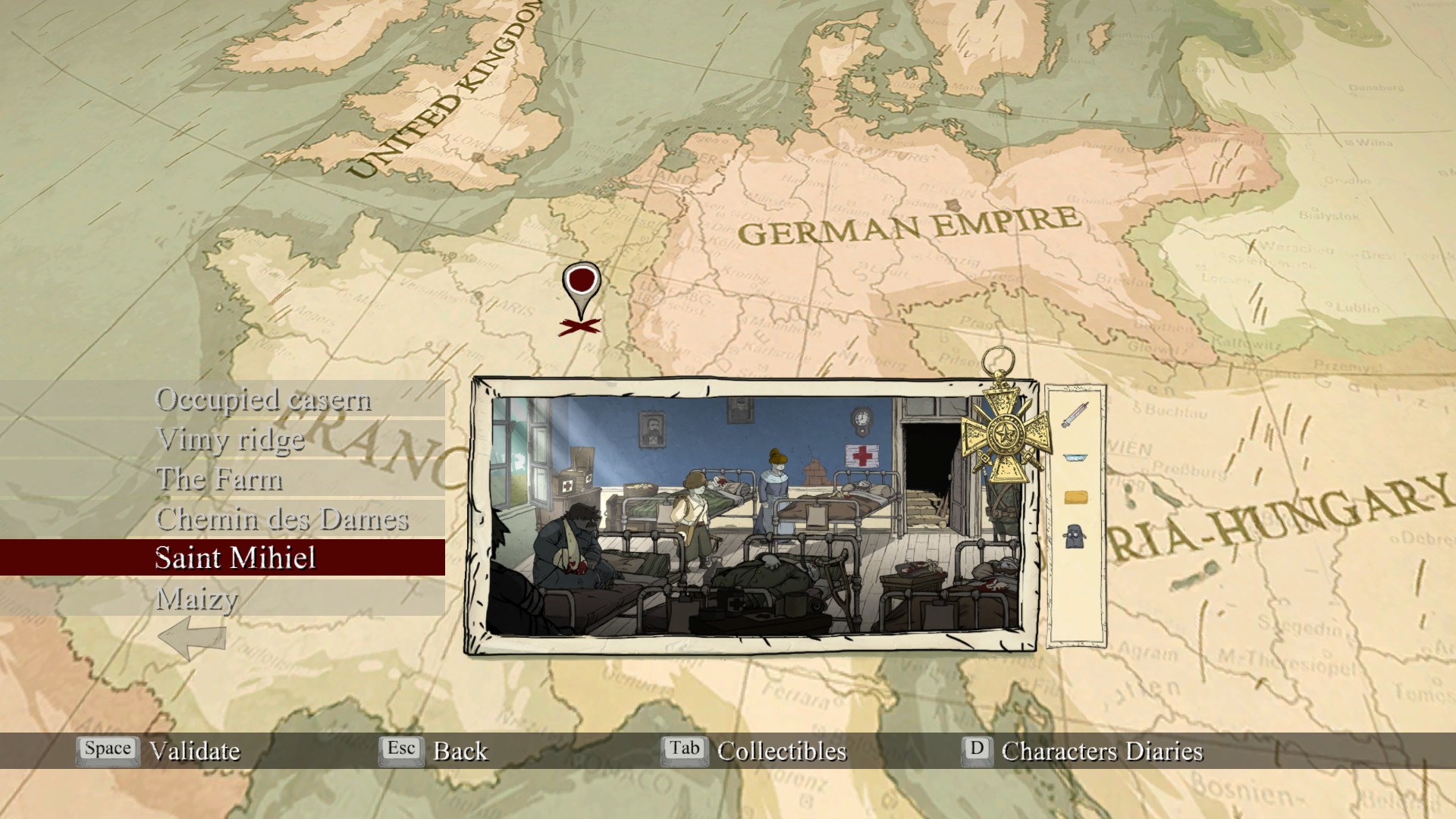Choose the Vimy ridge level
Image resolution: width=1456 pixels, height=819 pixels.
[x=230, y=440]
